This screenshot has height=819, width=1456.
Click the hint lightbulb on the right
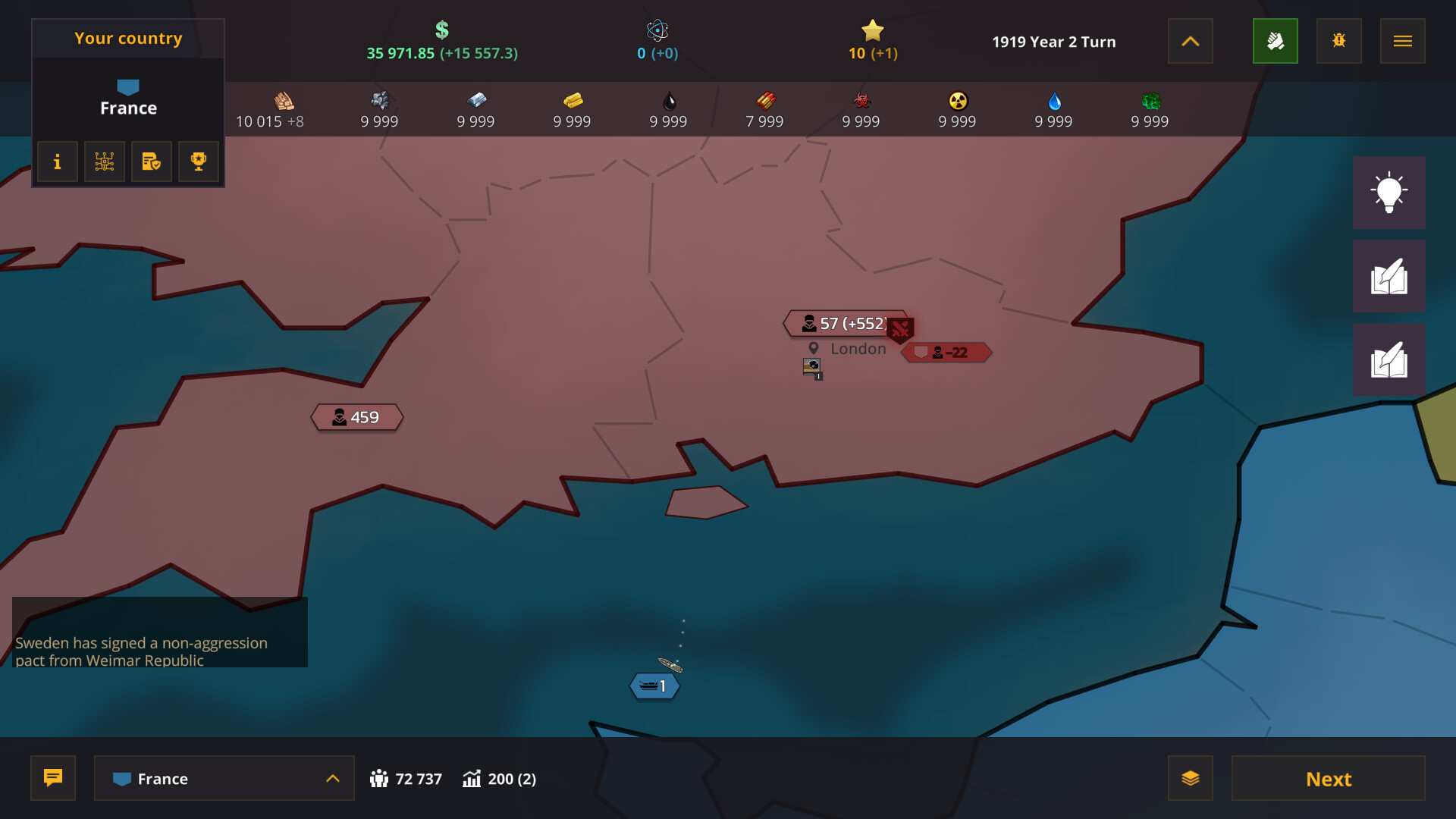pyautogui.click(x=1389, y=193)
